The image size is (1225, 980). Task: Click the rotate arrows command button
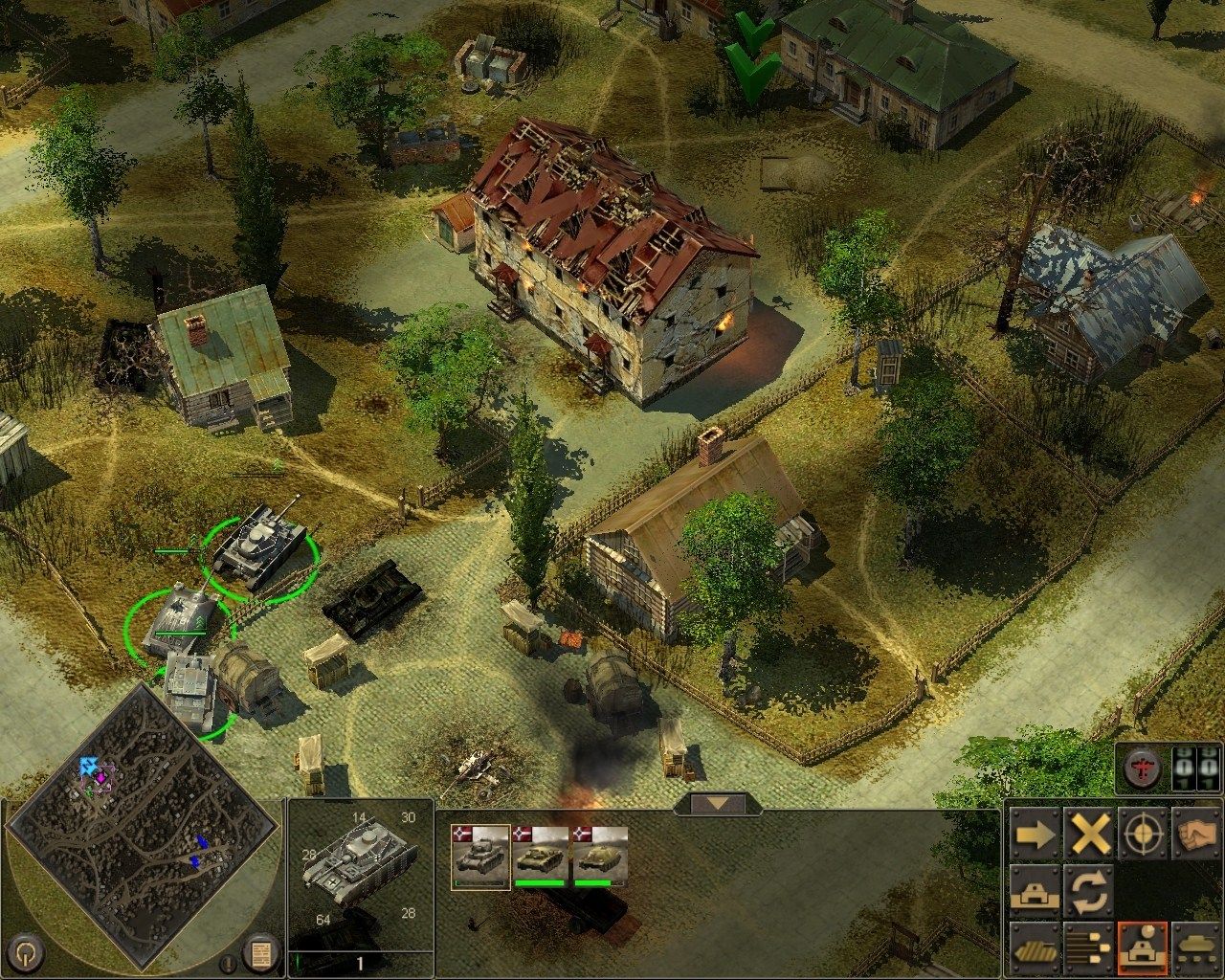pos(1089,890)
